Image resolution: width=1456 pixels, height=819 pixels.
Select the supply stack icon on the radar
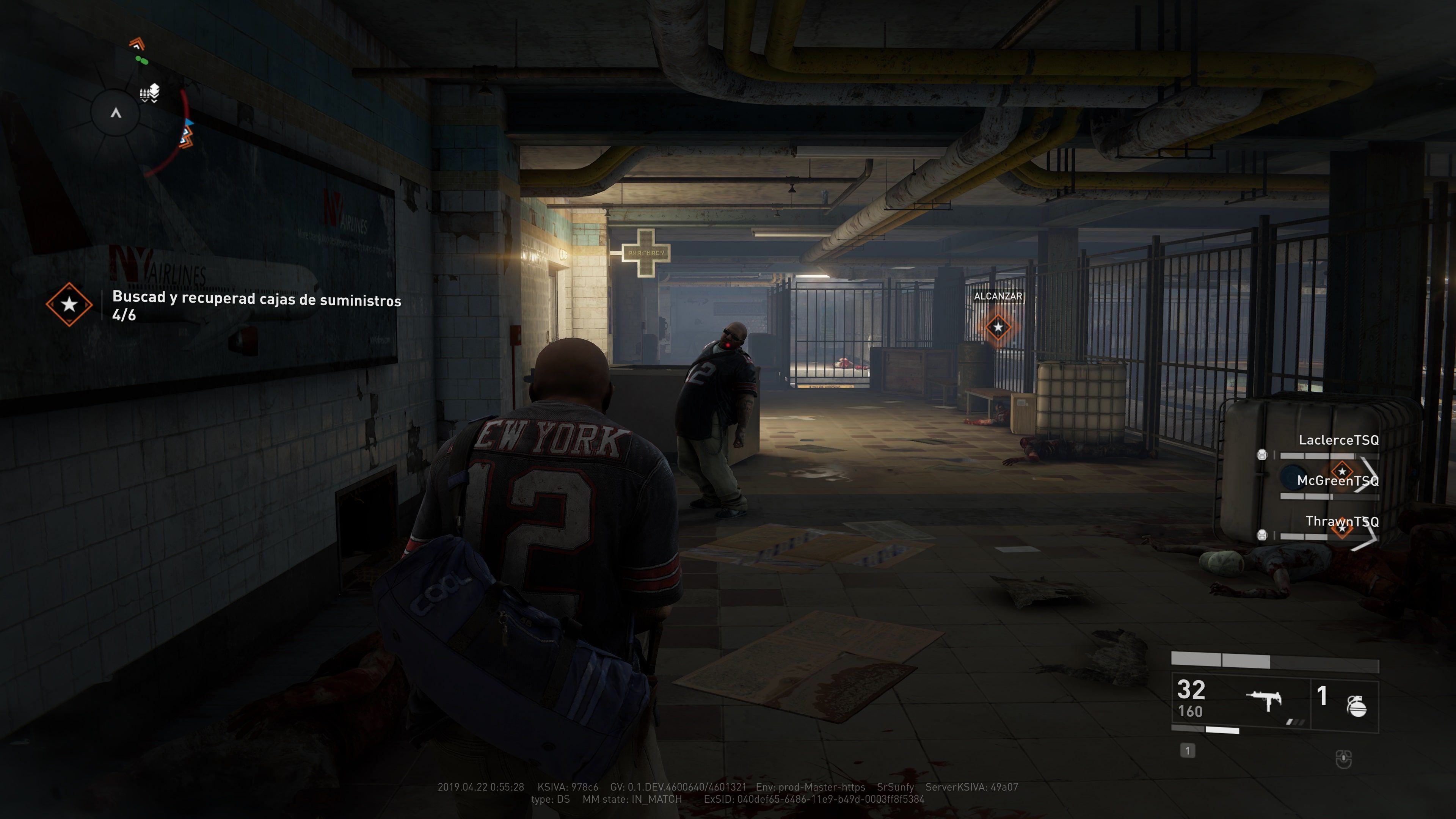pos(151,93)
